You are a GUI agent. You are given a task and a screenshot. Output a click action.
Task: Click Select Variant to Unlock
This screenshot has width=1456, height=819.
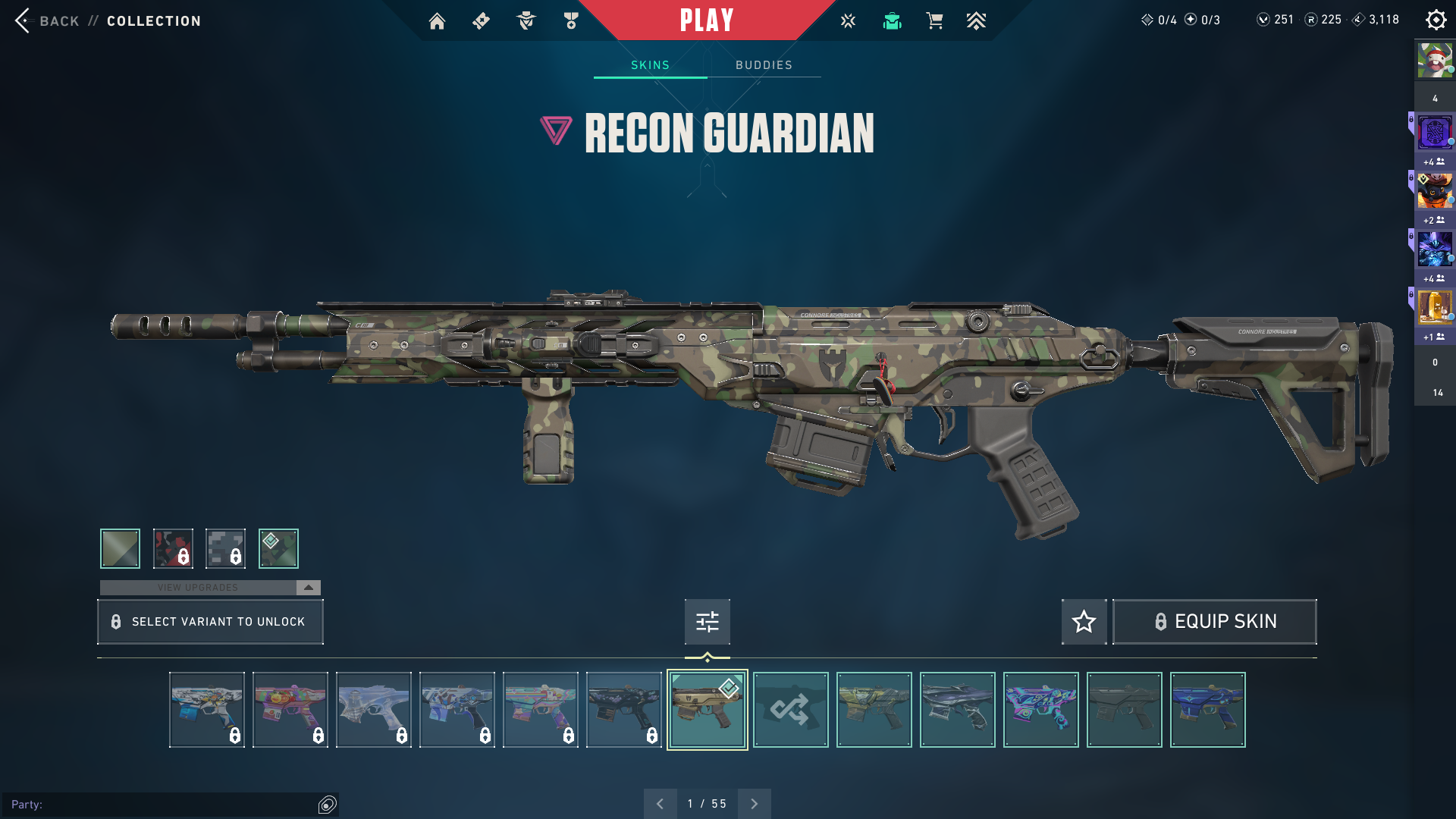click(x=210, y=622)
